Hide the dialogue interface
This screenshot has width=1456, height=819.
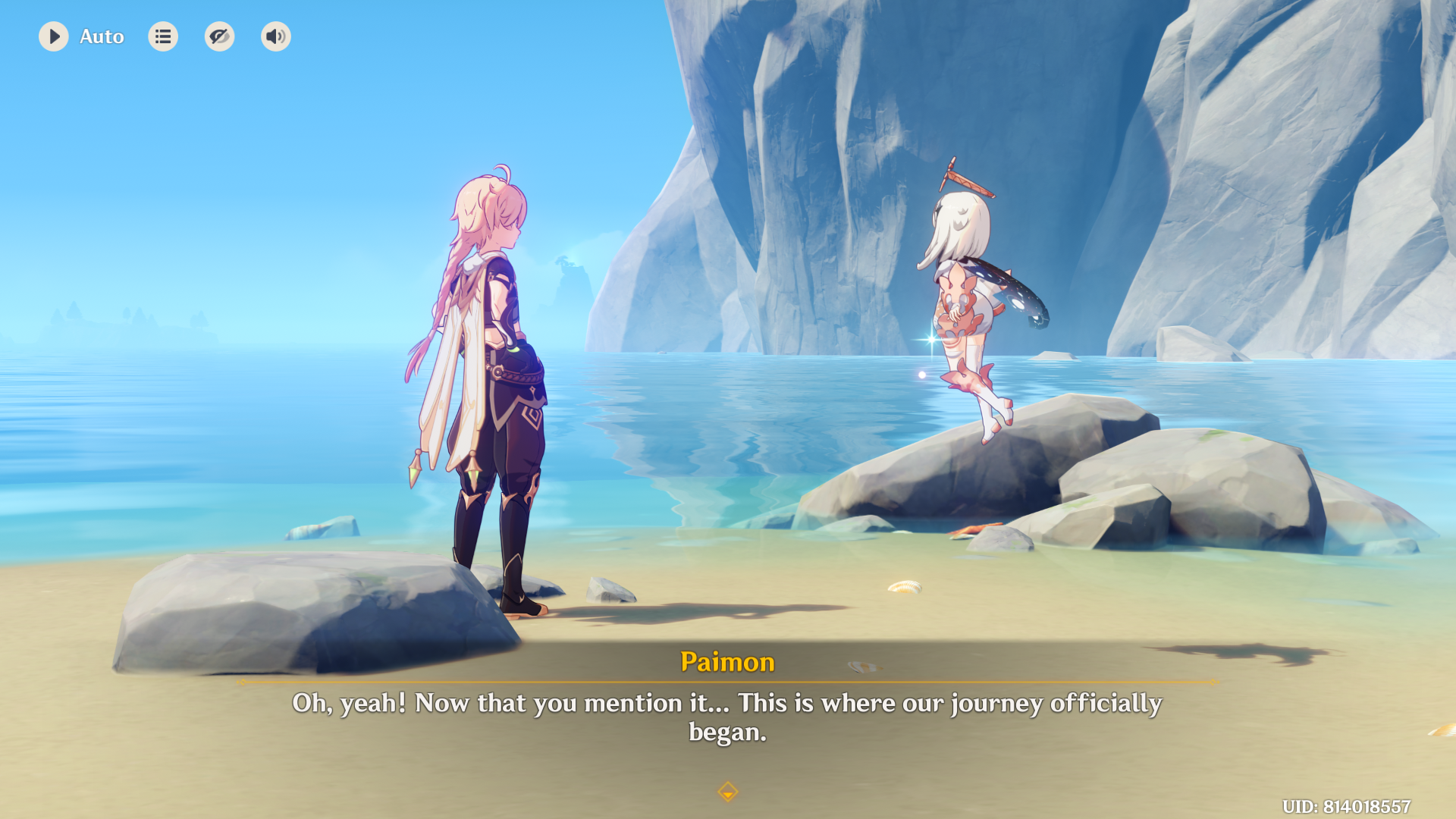coord(219,36)
